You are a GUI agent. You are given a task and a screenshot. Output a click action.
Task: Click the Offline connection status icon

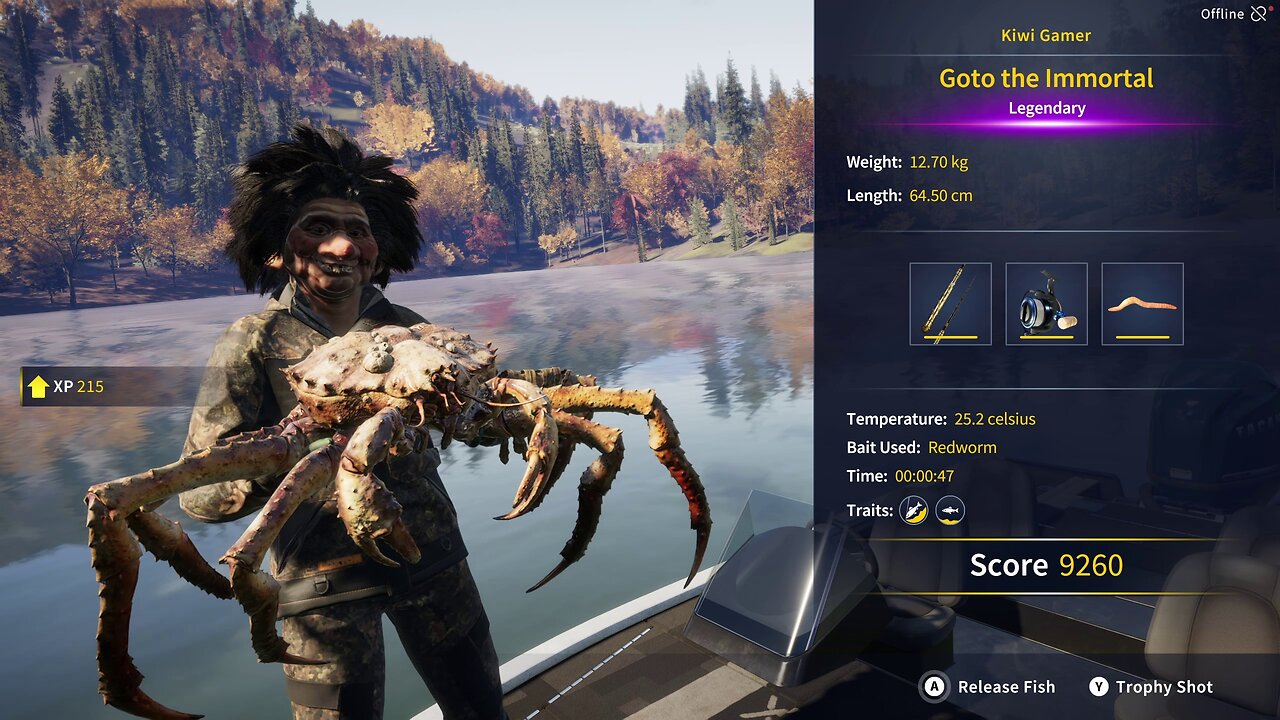pos(1258,14)
